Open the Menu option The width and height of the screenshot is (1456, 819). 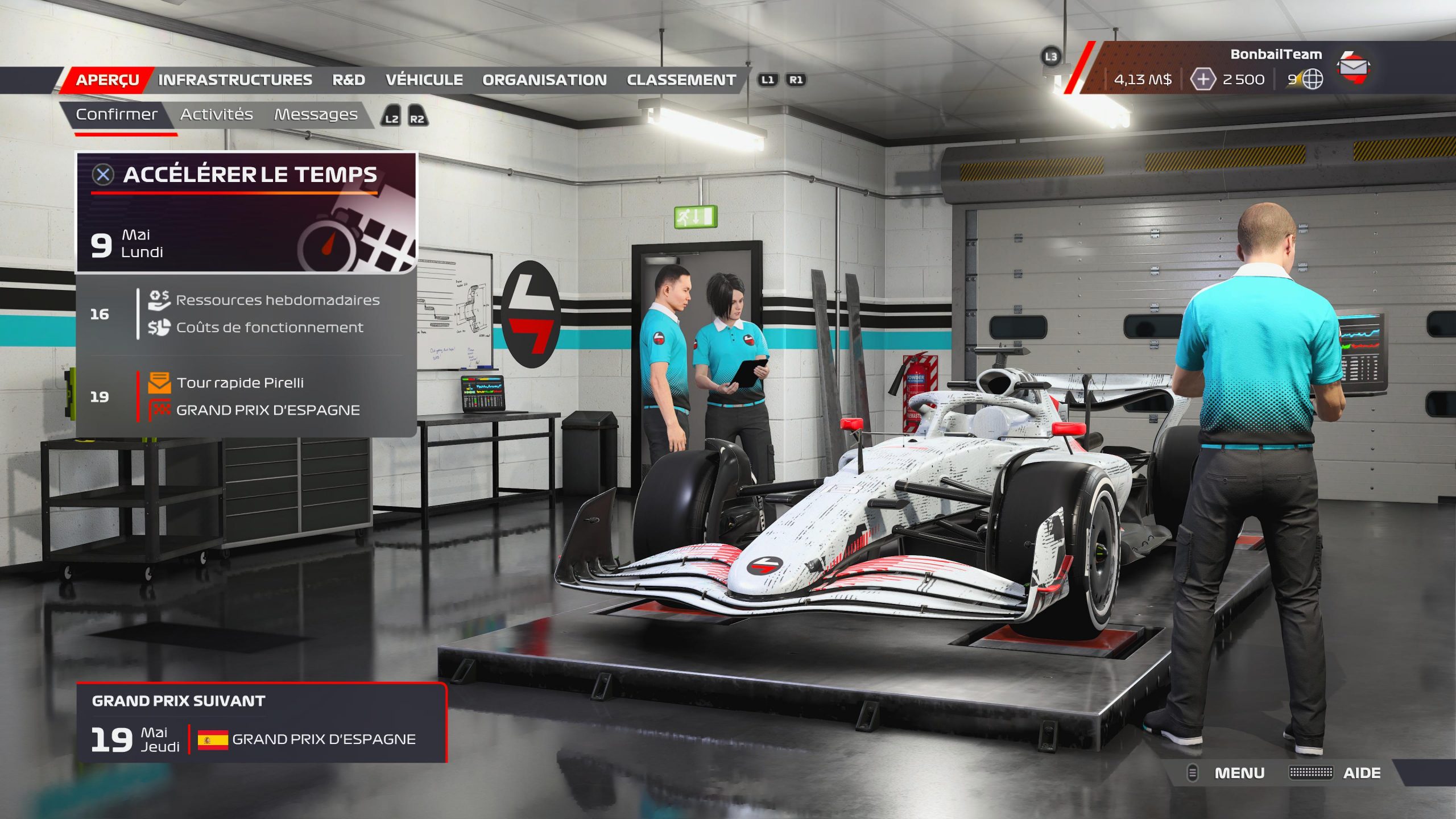point(1239,773)
